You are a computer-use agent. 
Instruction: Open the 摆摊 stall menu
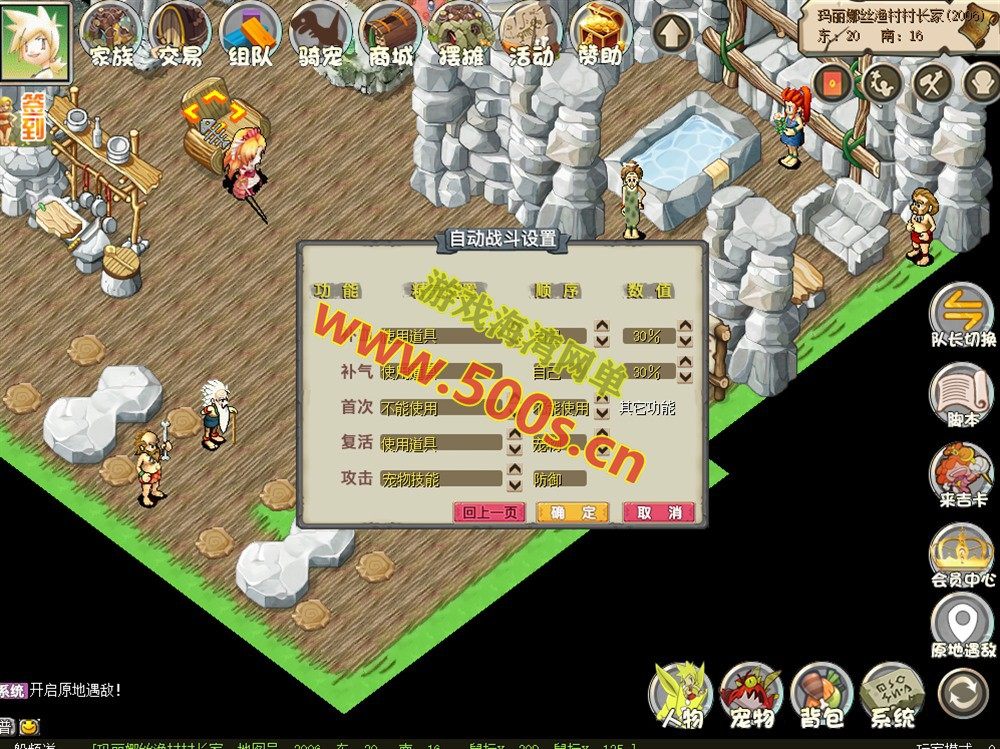point(459,35)
